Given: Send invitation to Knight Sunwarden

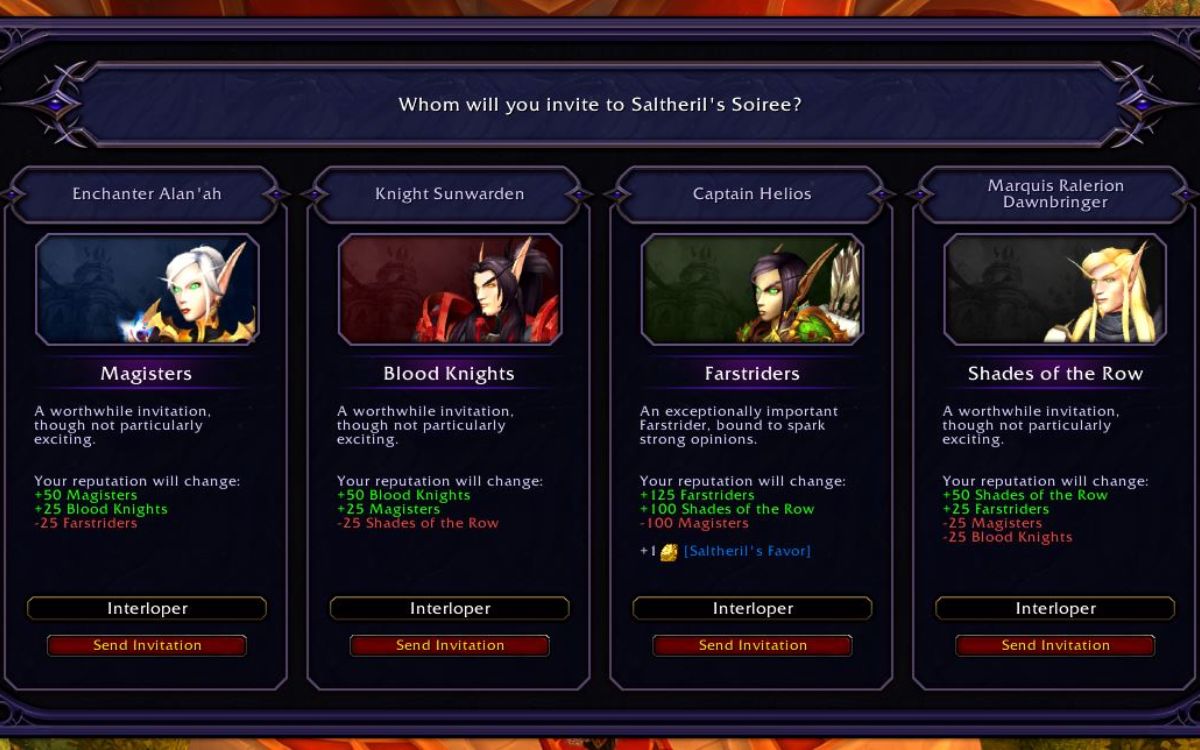Looking at the screenshot, I should [x=450, y=645].
